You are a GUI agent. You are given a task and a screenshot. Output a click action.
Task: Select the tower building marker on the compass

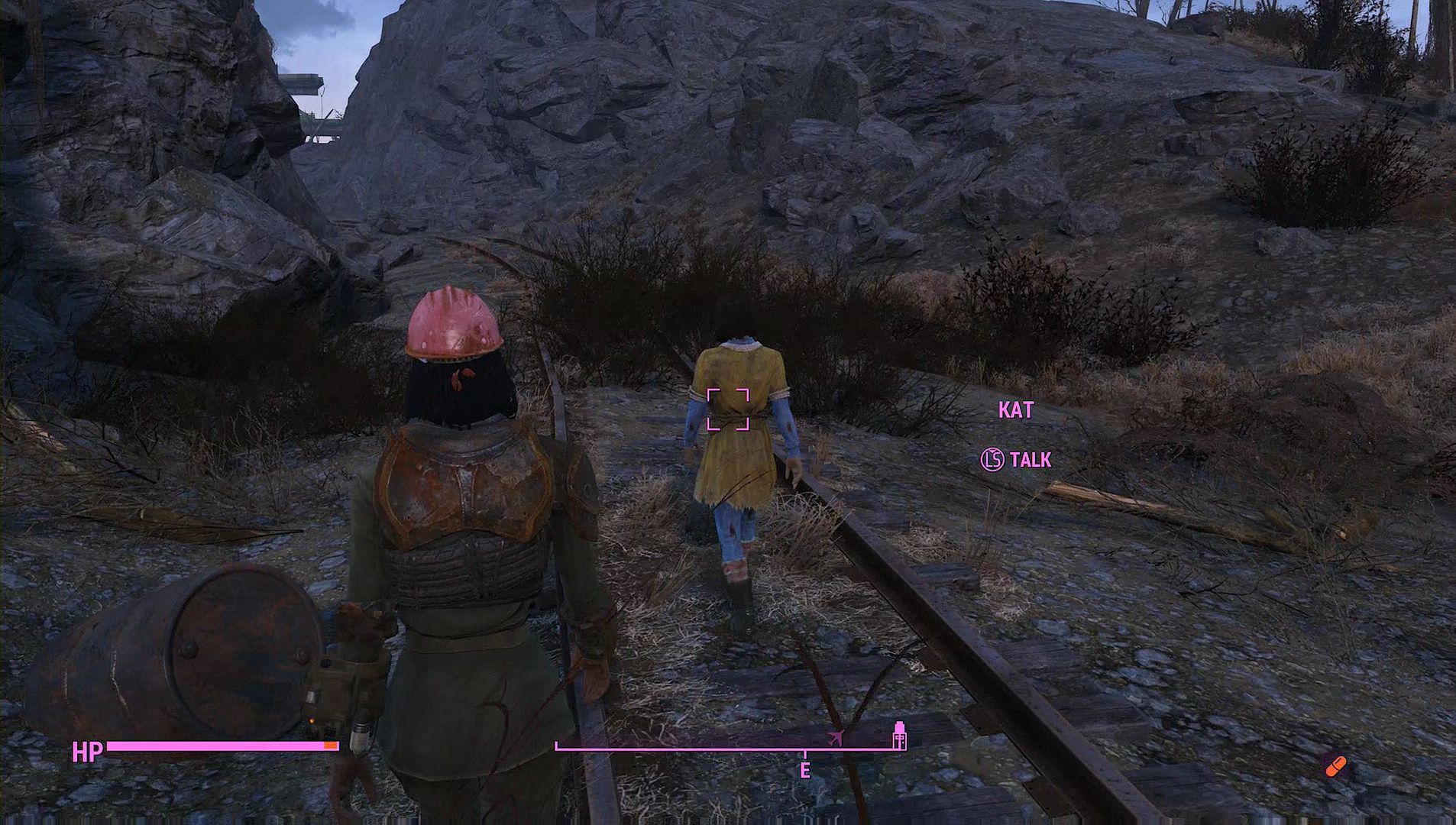point(900,735)
